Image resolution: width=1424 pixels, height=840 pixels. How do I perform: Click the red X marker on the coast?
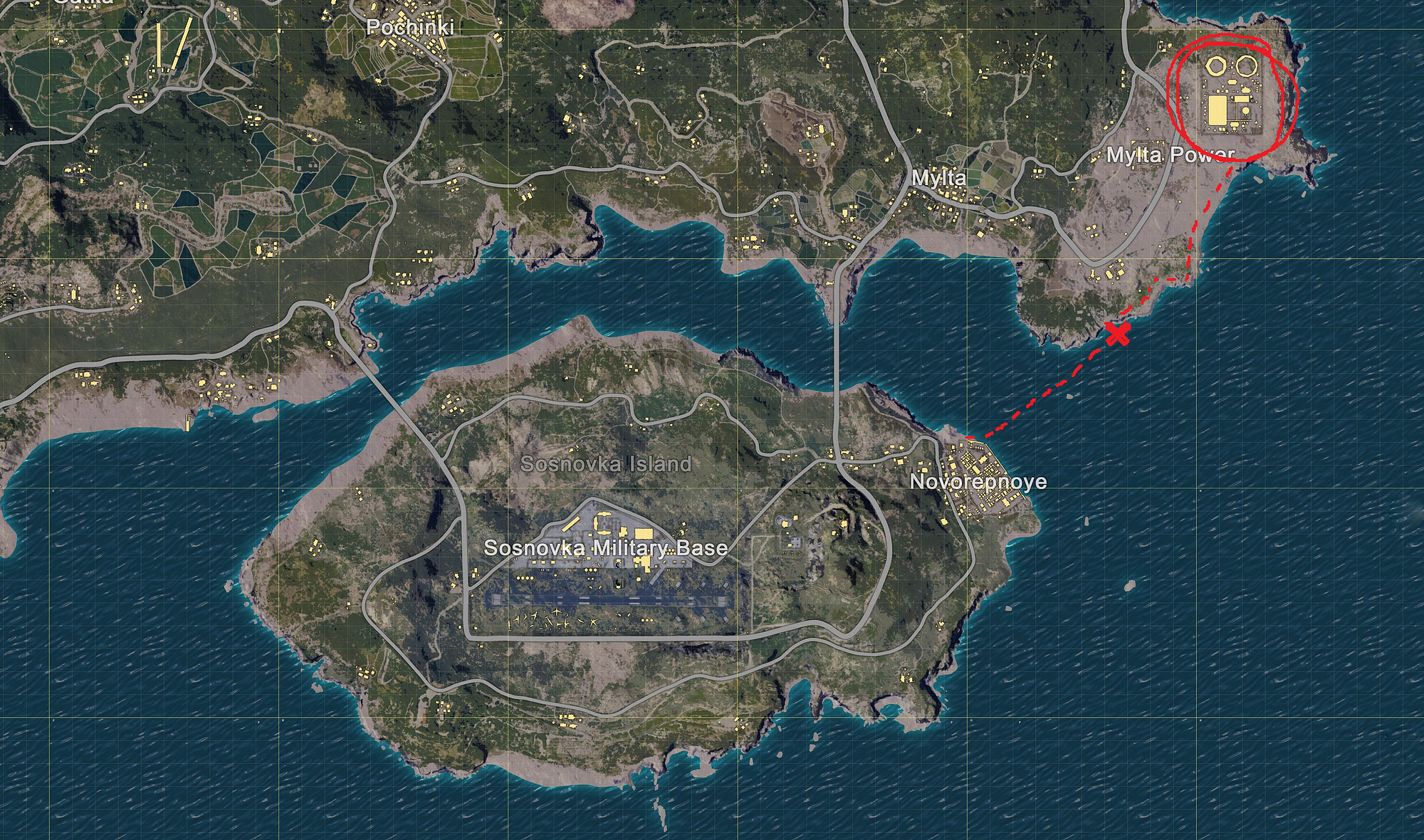pyautogui.click(x=1119, y=333)
